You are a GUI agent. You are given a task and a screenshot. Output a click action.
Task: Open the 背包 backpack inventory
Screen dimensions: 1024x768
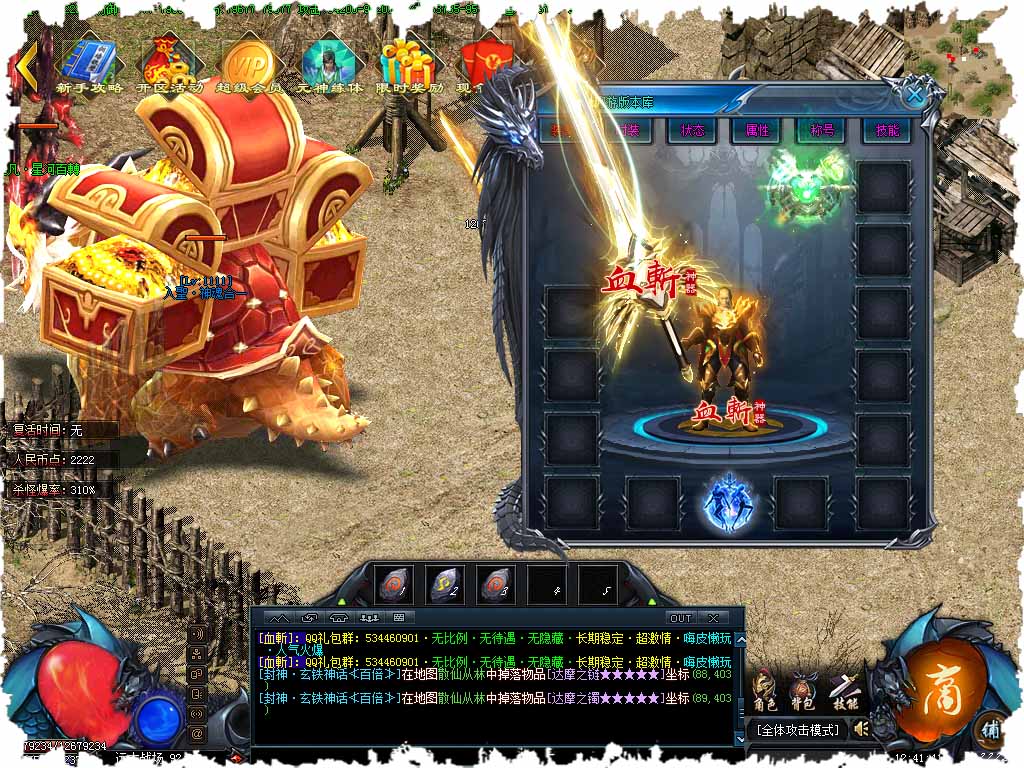tap(802, 689)
